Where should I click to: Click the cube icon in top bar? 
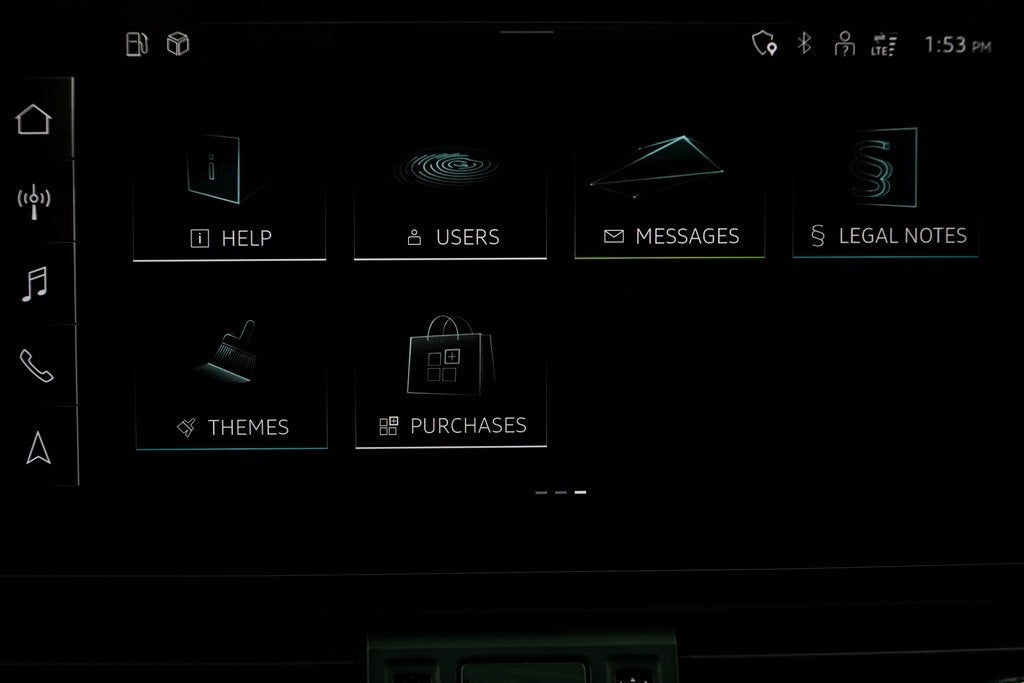178,44
